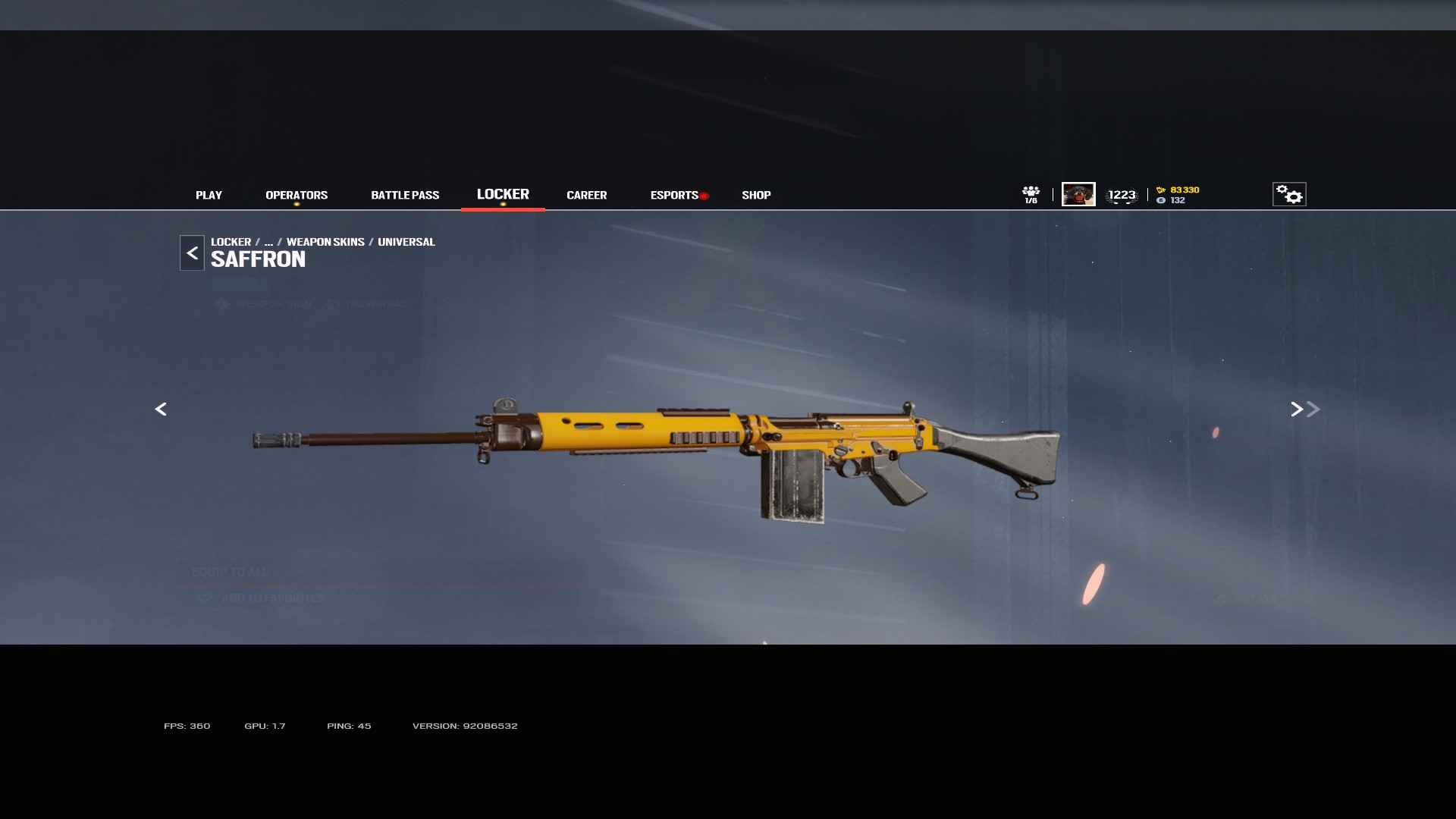Jump to Weapon Skins breadcrumb
Viewport: 1456px width, 819px height.
[x=325, y=242]
